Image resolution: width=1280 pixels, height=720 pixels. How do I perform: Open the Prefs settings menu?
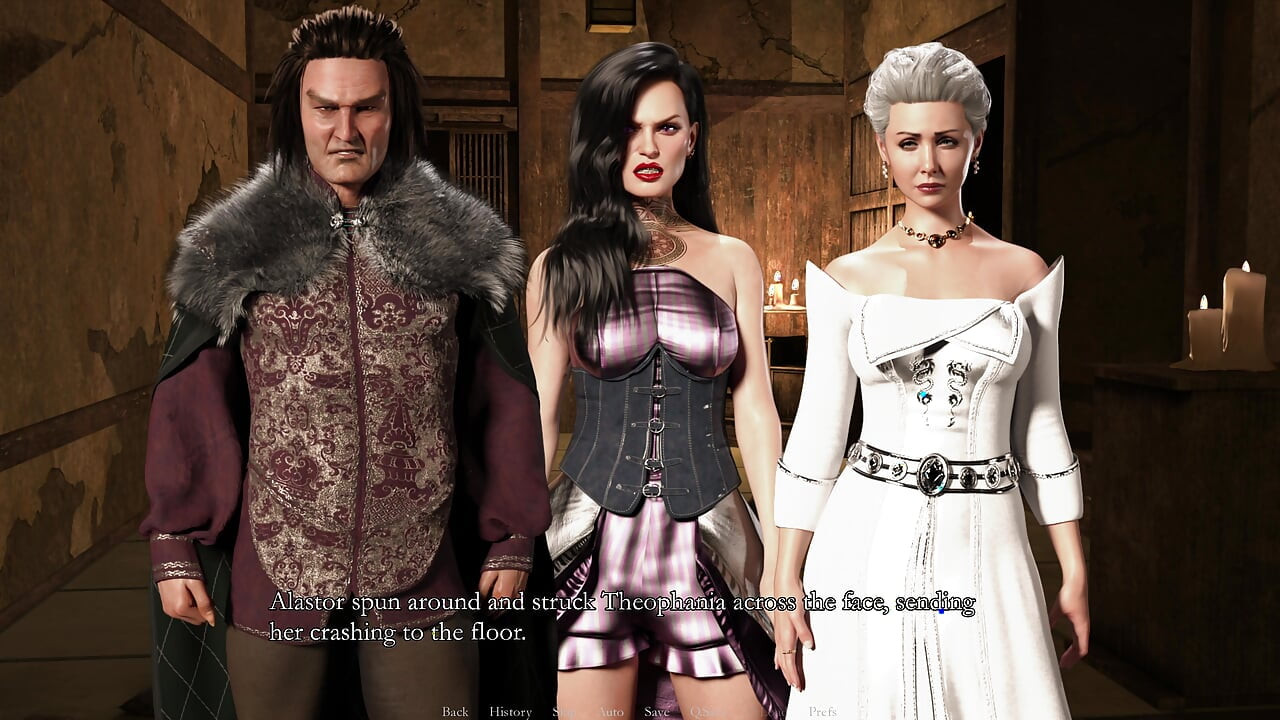[824, 711]
